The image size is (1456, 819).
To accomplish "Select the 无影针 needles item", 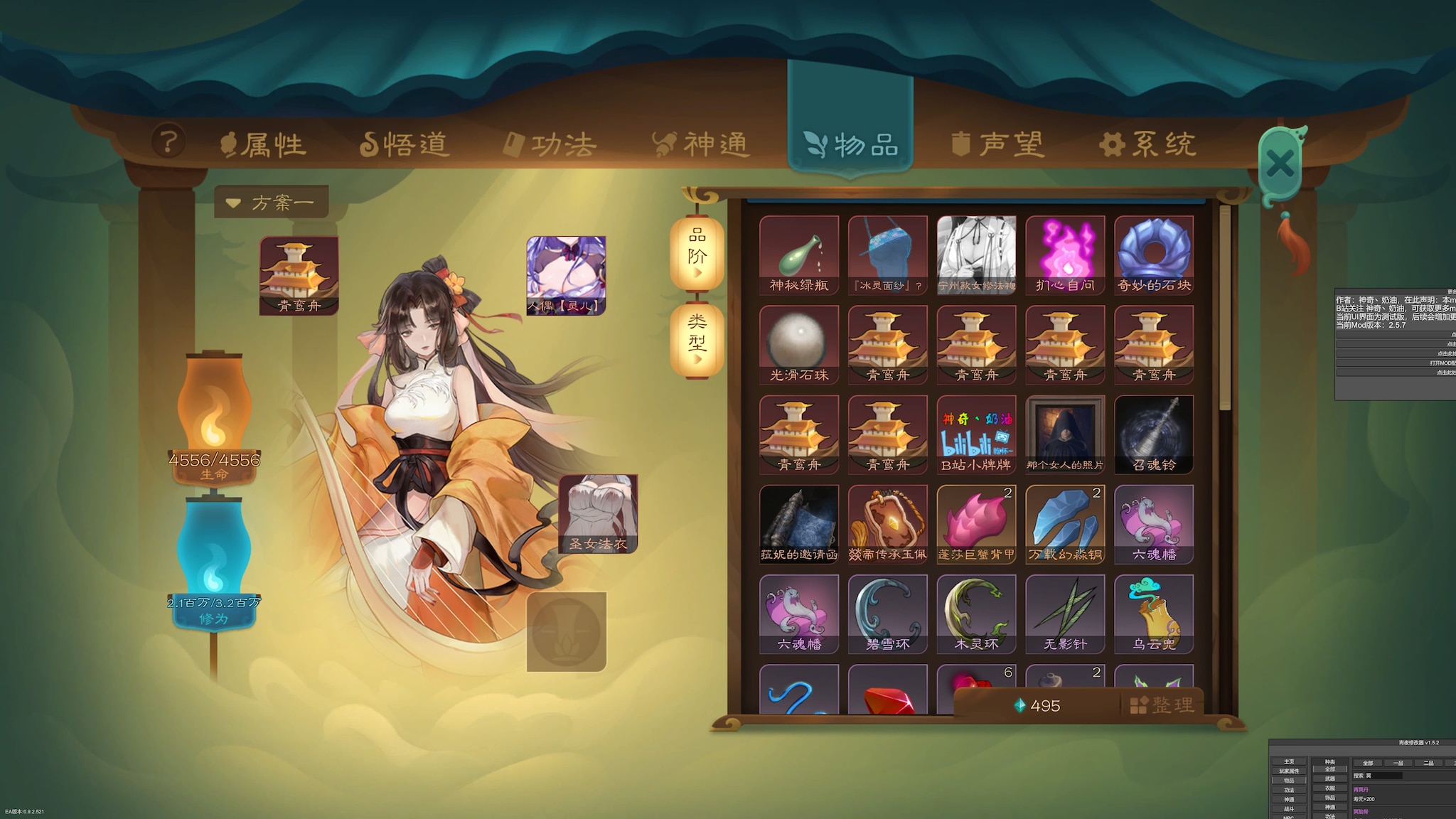I will click(1064, 611).
